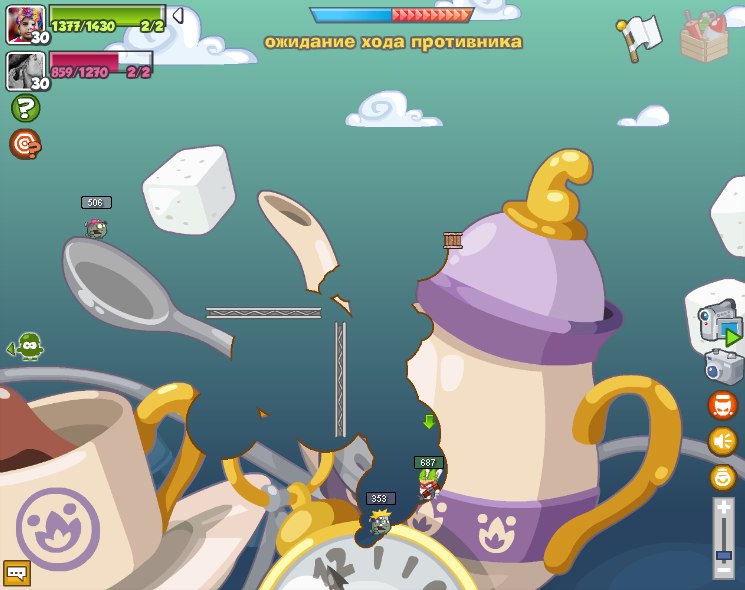This screenshot has width=745, height=590.
Task: Click the zoom slider handle
Action: pos(723,556)
